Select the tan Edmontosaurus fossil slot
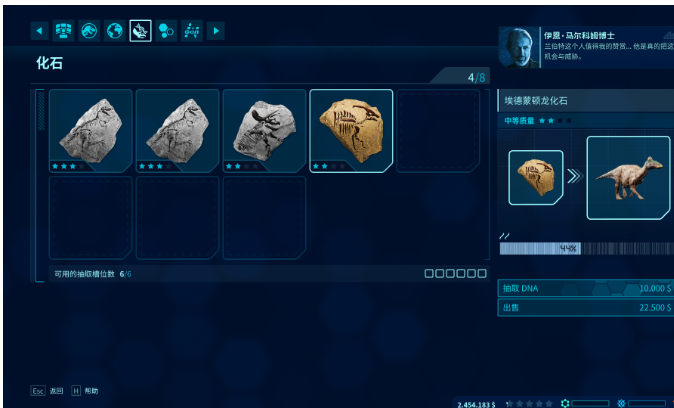The width and height of the screenshot is (674, 408). (351, 130)
